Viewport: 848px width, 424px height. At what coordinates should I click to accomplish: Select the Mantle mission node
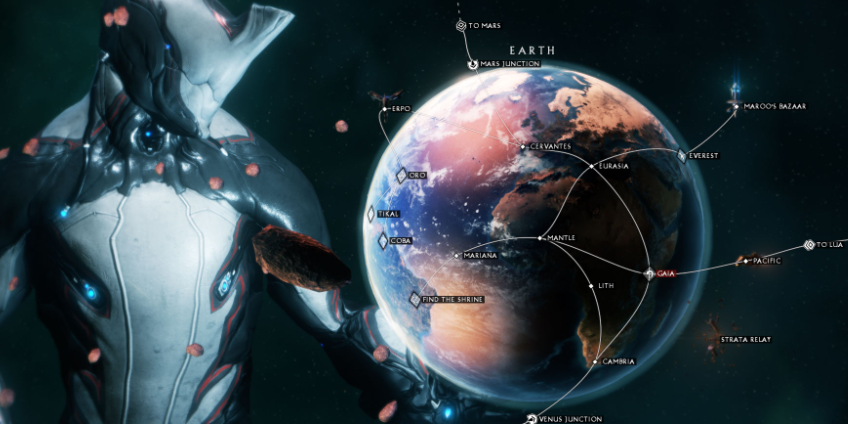(540, 238)
